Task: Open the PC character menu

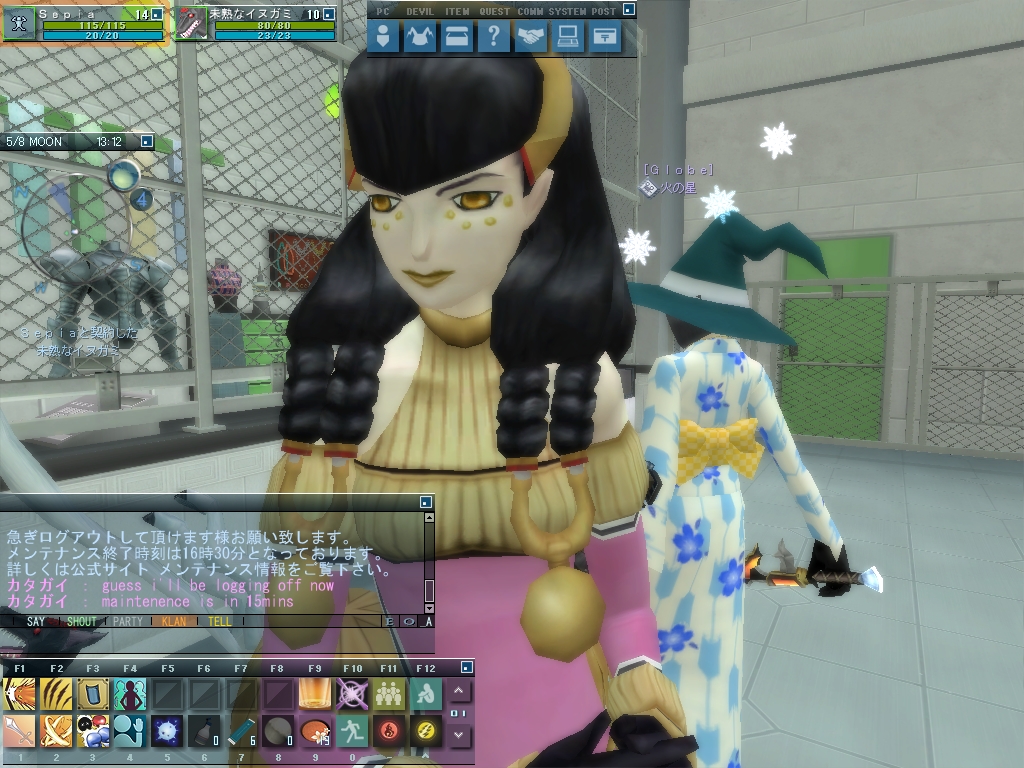Action: pyautogui.click(x=383, y=37)
